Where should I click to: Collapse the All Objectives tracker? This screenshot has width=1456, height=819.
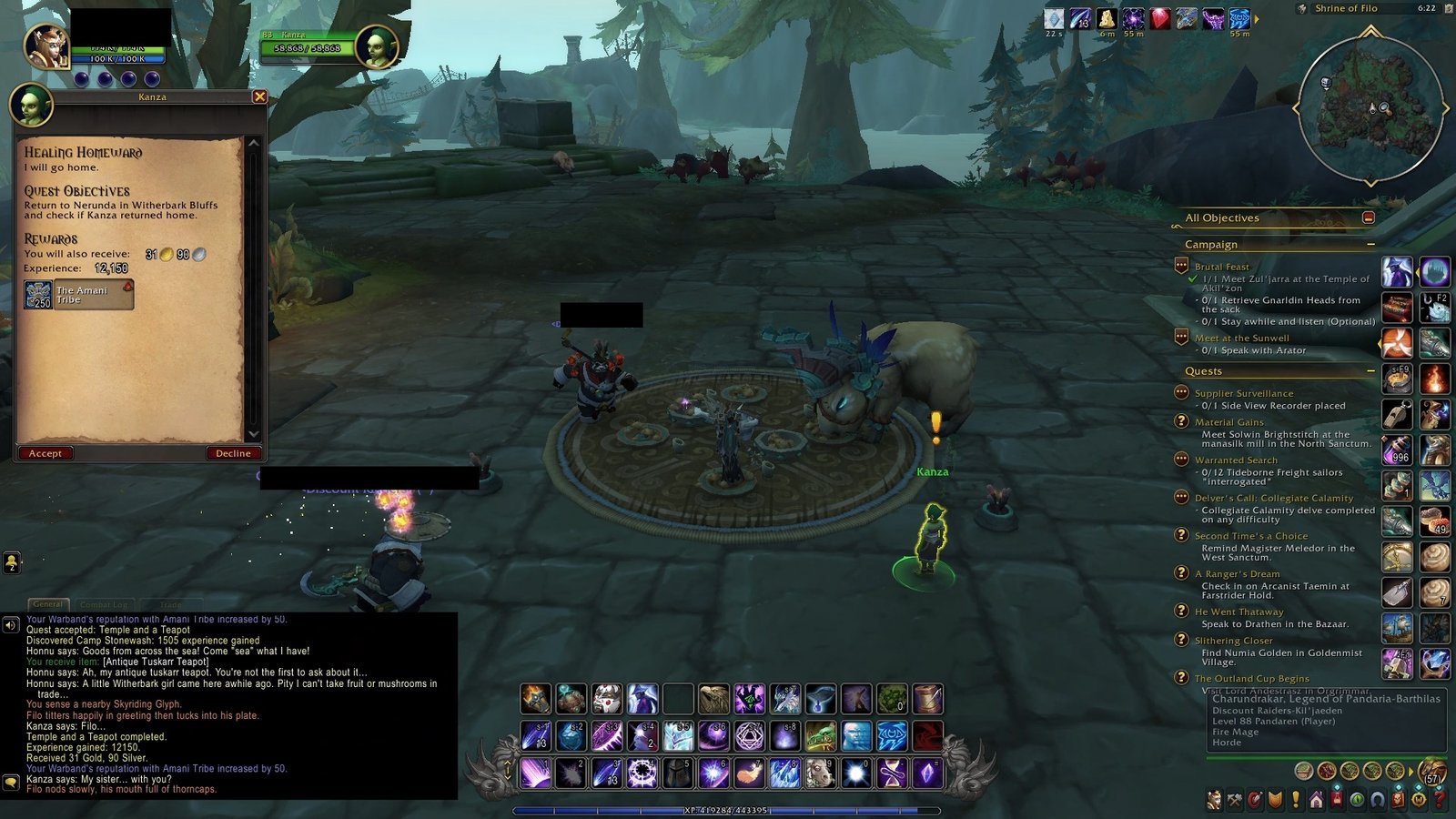coord(1369,218)
